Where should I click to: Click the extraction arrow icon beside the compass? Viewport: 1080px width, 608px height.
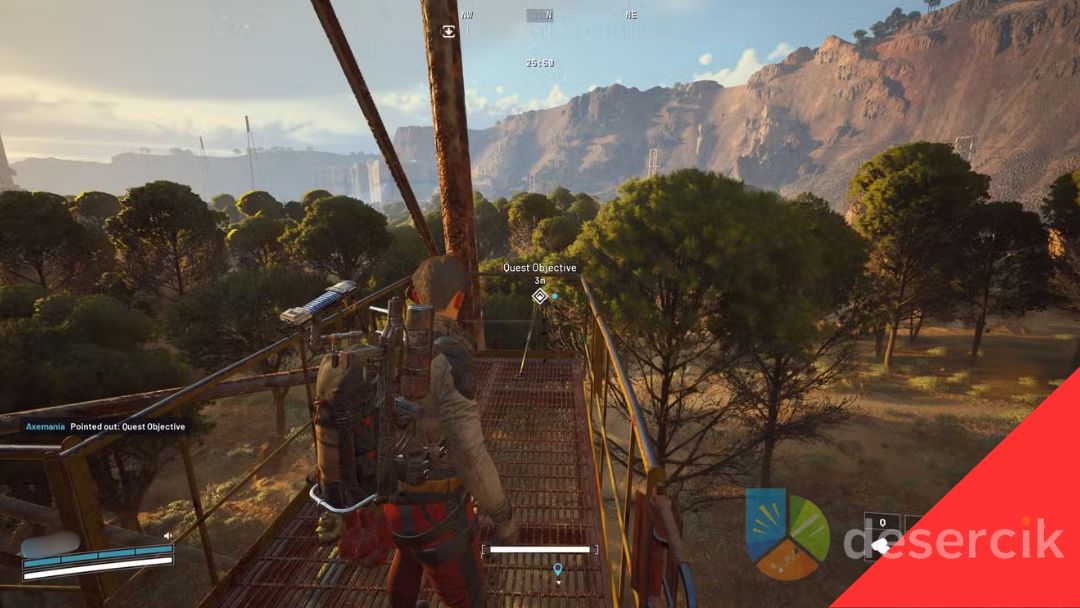(x=449, y=31)
